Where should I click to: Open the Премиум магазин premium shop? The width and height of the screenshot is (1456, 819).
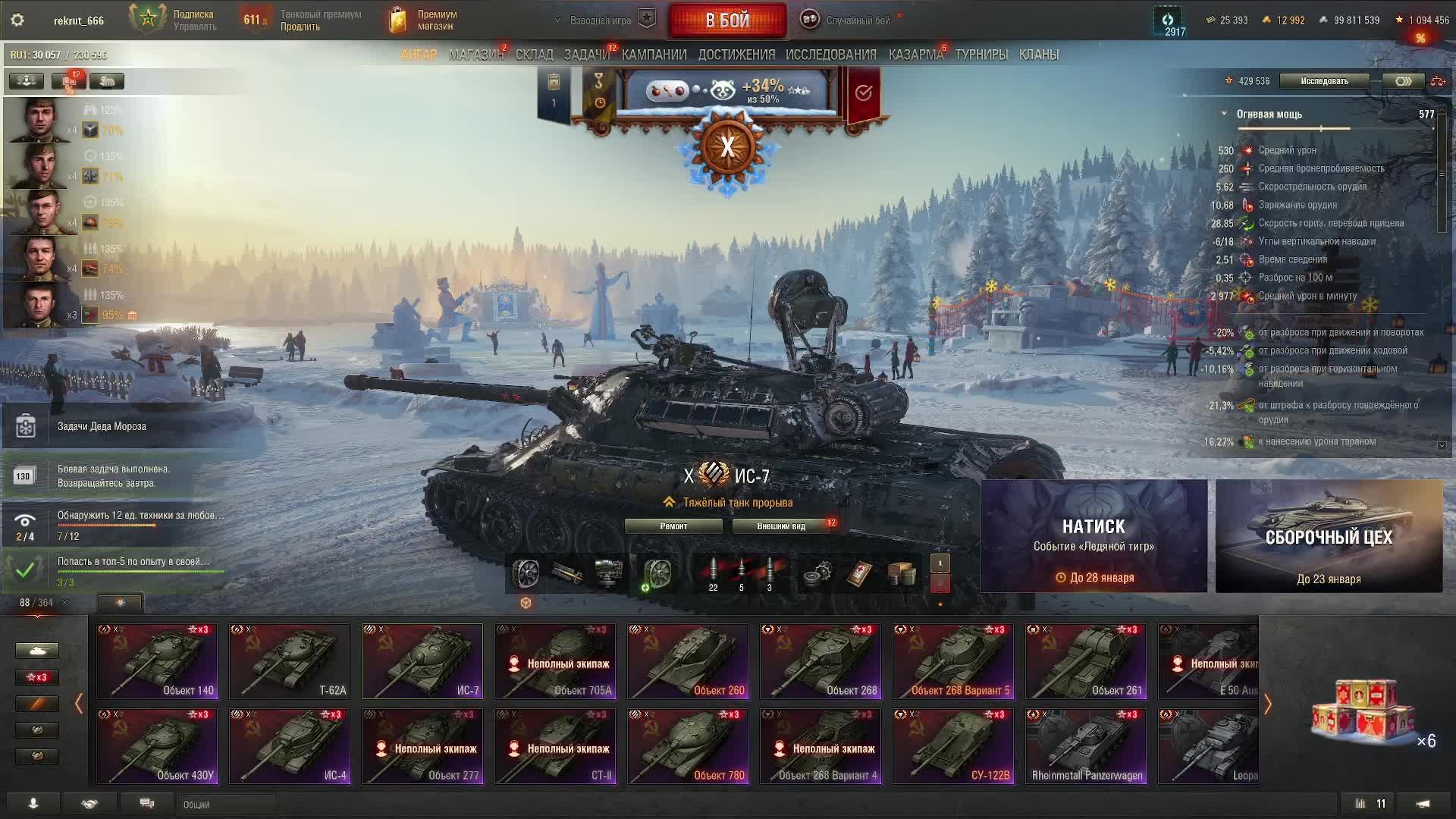(x=425, y=20)
